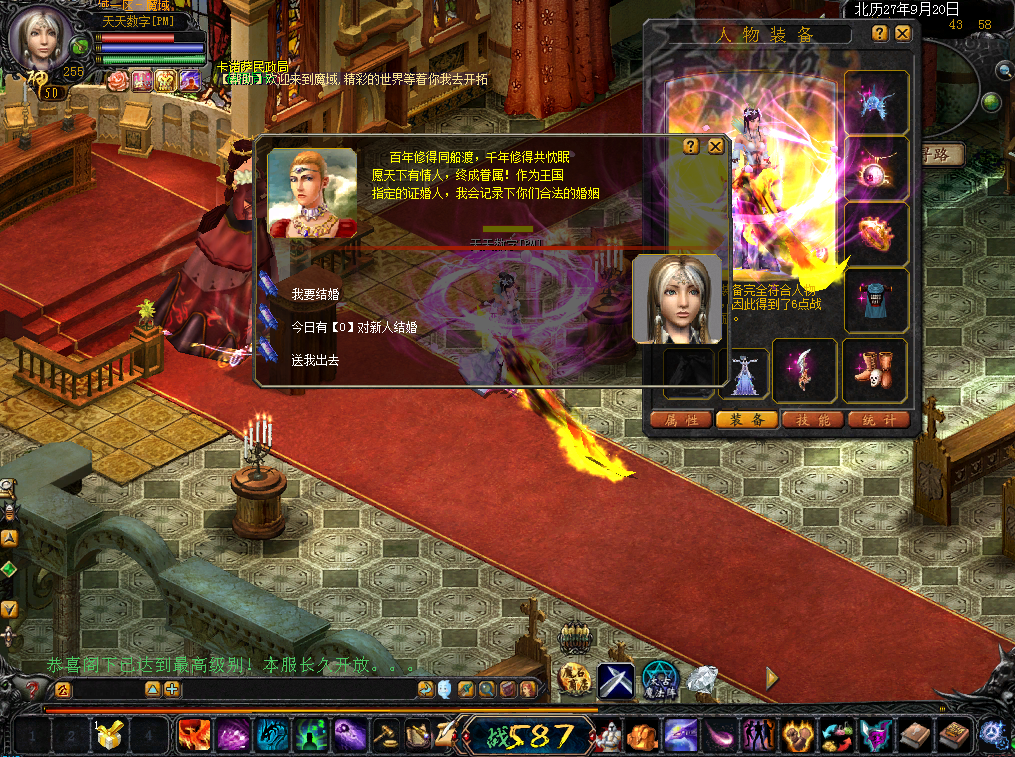Switch to the 属性 tab
Screen dimensions: 1015x757
coord(681,420)
